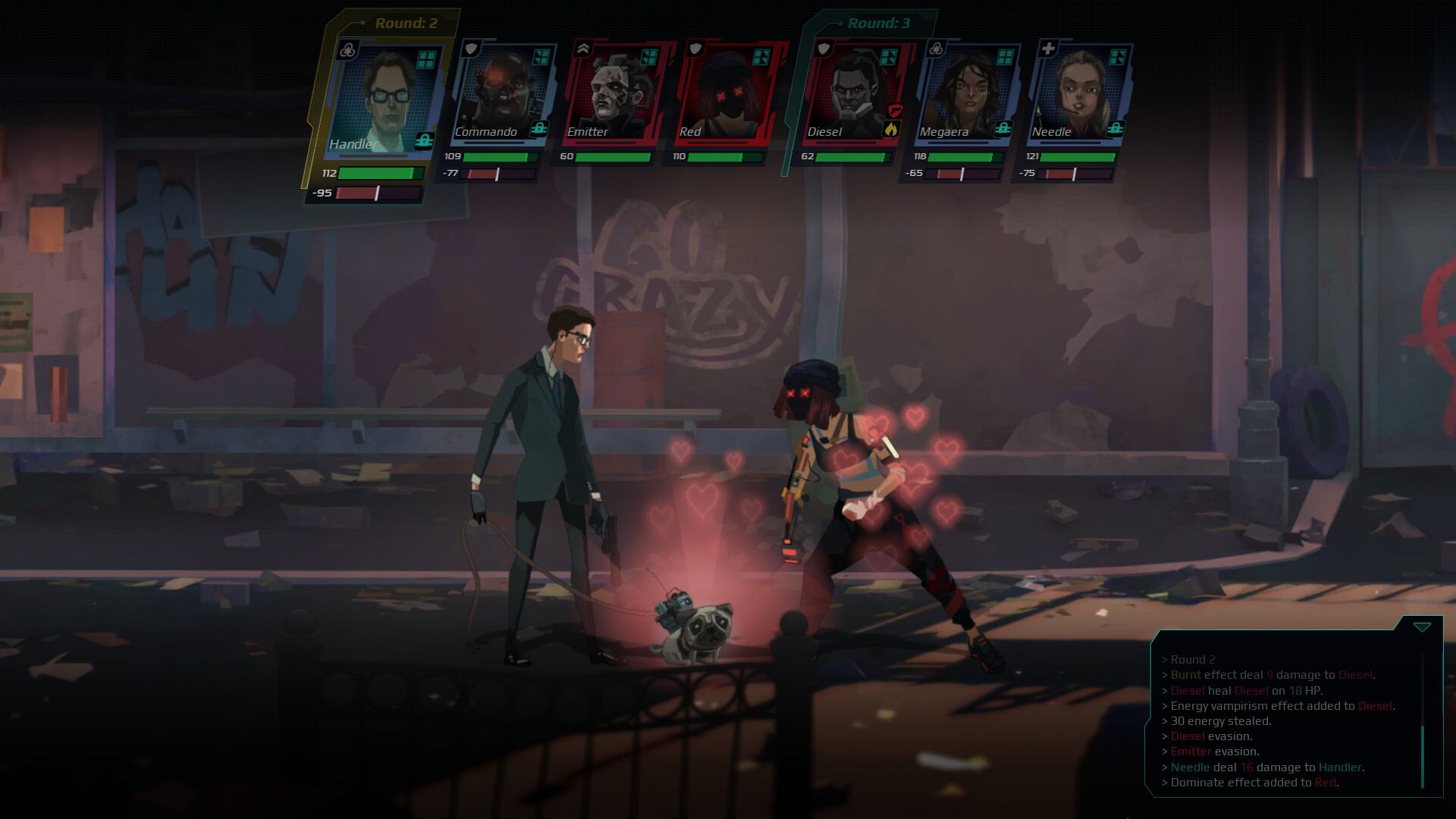Screen dimensions: 1456x819
Task: Click the burning status icon on Diesel
Action: click(x=891, y=130)
